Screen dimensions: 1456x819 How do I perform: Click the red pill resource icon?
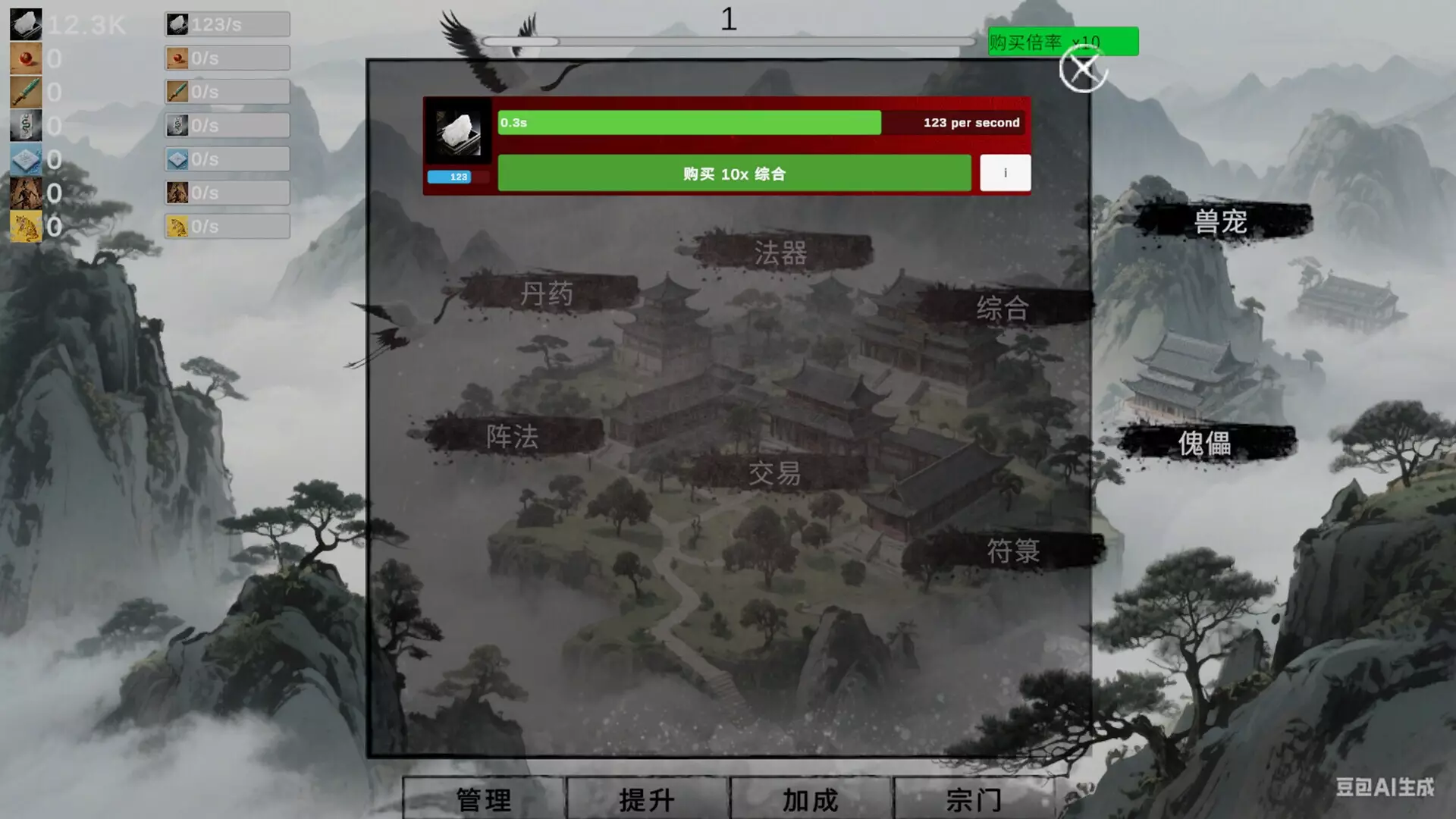pos(25,58)
